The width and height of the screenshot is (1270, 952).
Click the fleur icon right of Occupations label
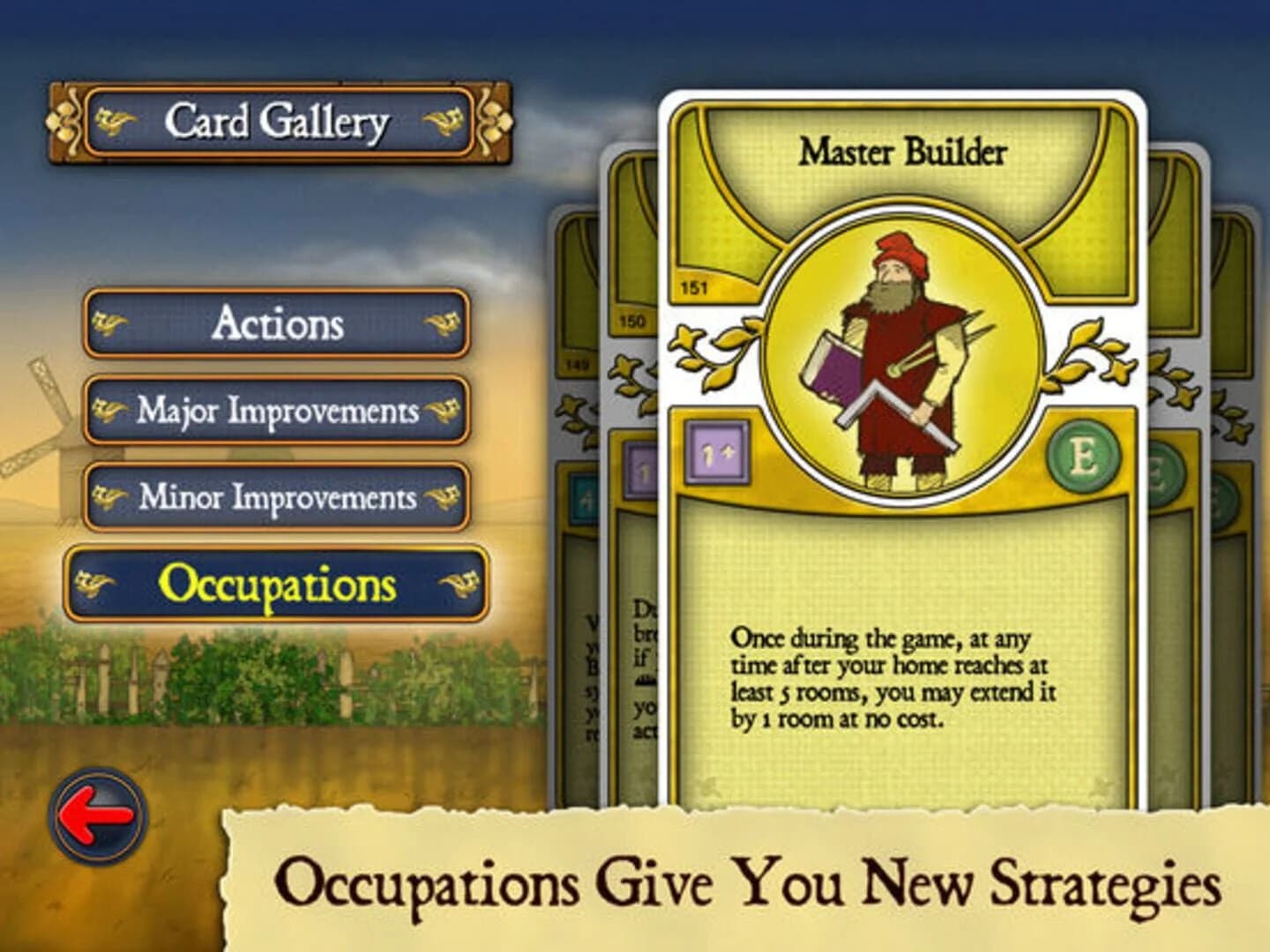tap(456, 583)
